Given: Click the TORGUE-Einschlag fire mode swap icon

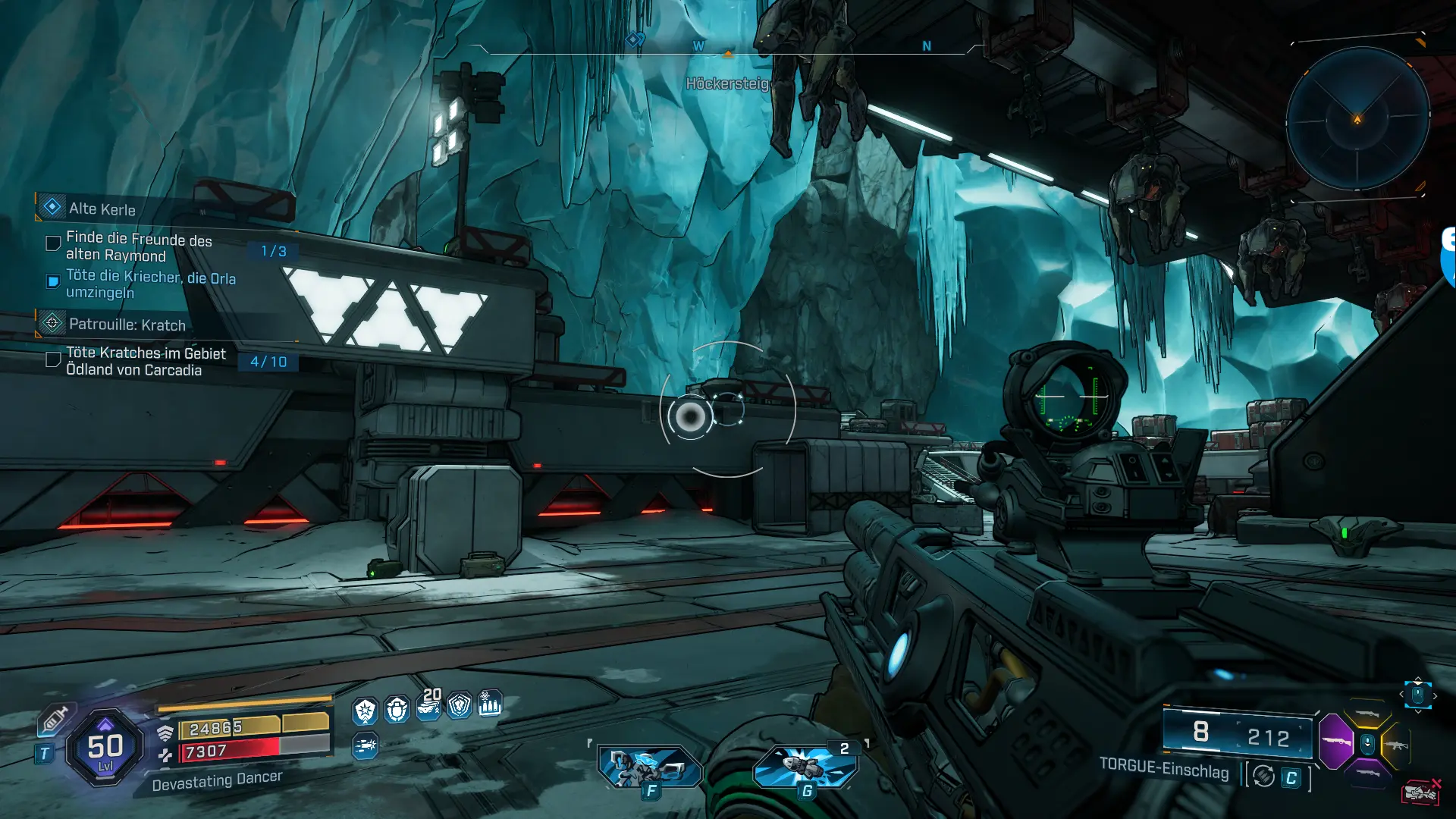Looking at the screenshot, I should coord(1263,777).
